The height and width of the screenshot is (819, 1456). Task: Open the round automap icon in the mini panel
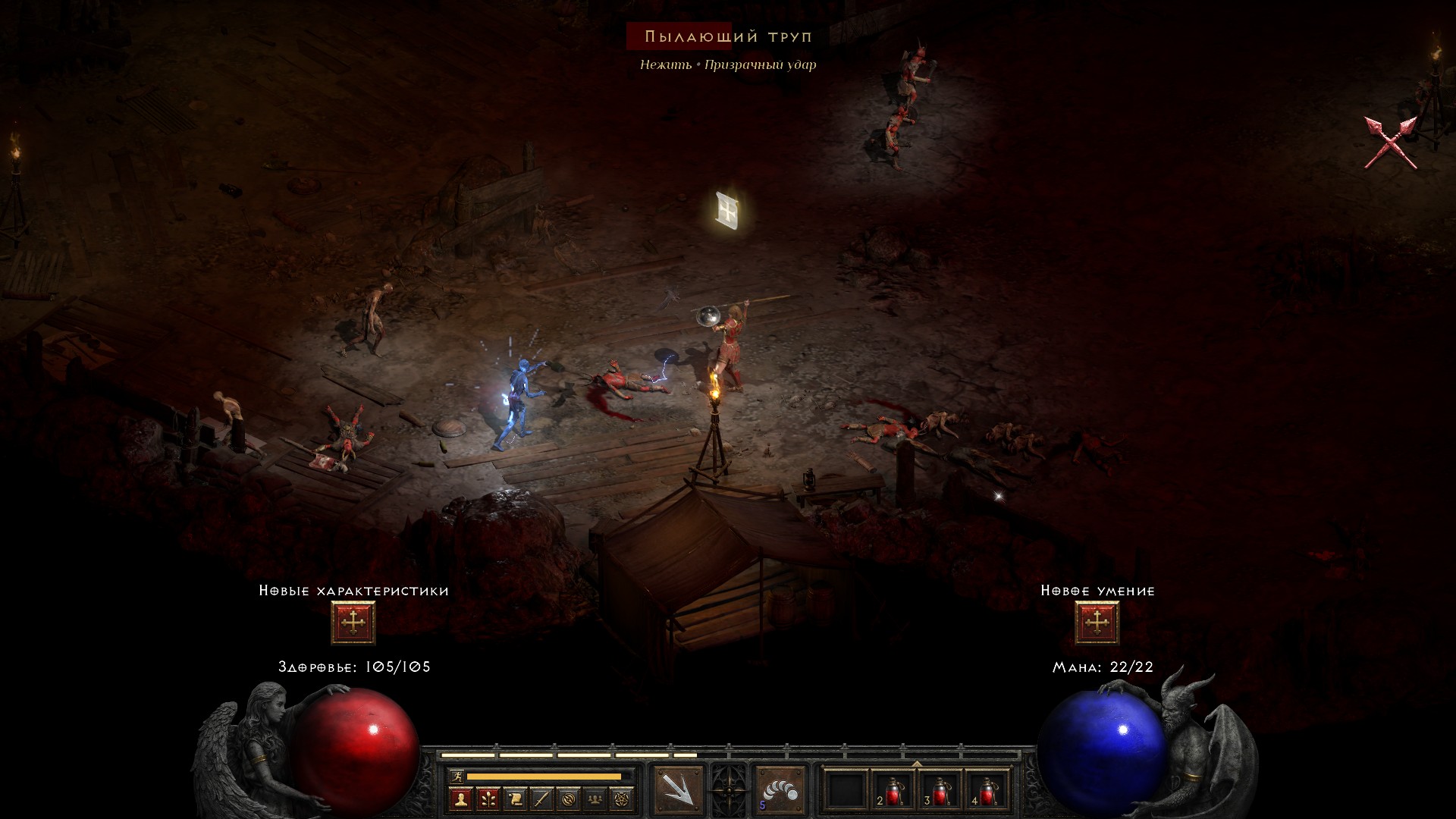click(x=570, y=799)
